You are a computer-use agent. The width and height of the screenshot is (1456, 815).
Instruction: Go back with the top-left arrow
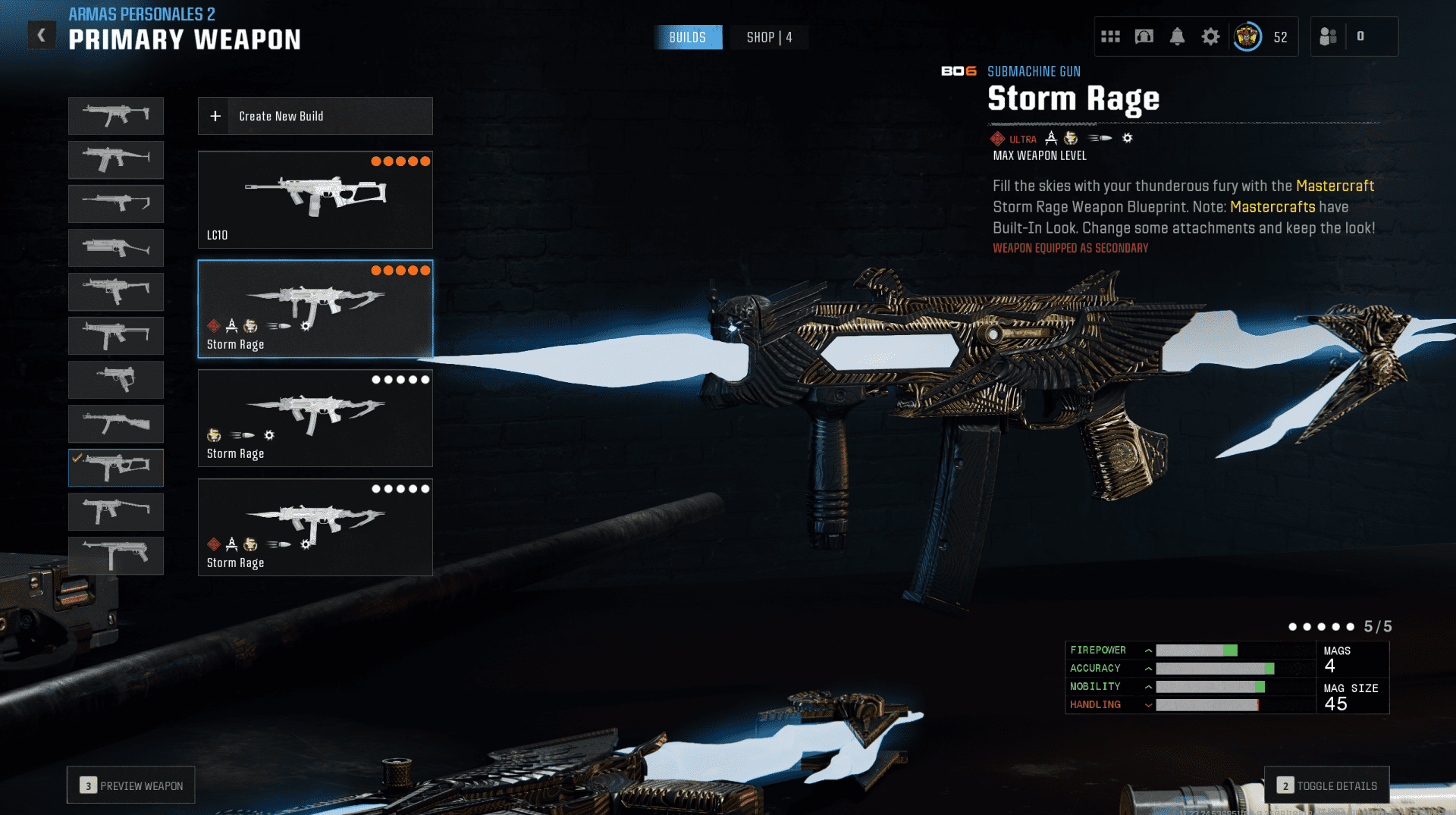click(42, 35)
